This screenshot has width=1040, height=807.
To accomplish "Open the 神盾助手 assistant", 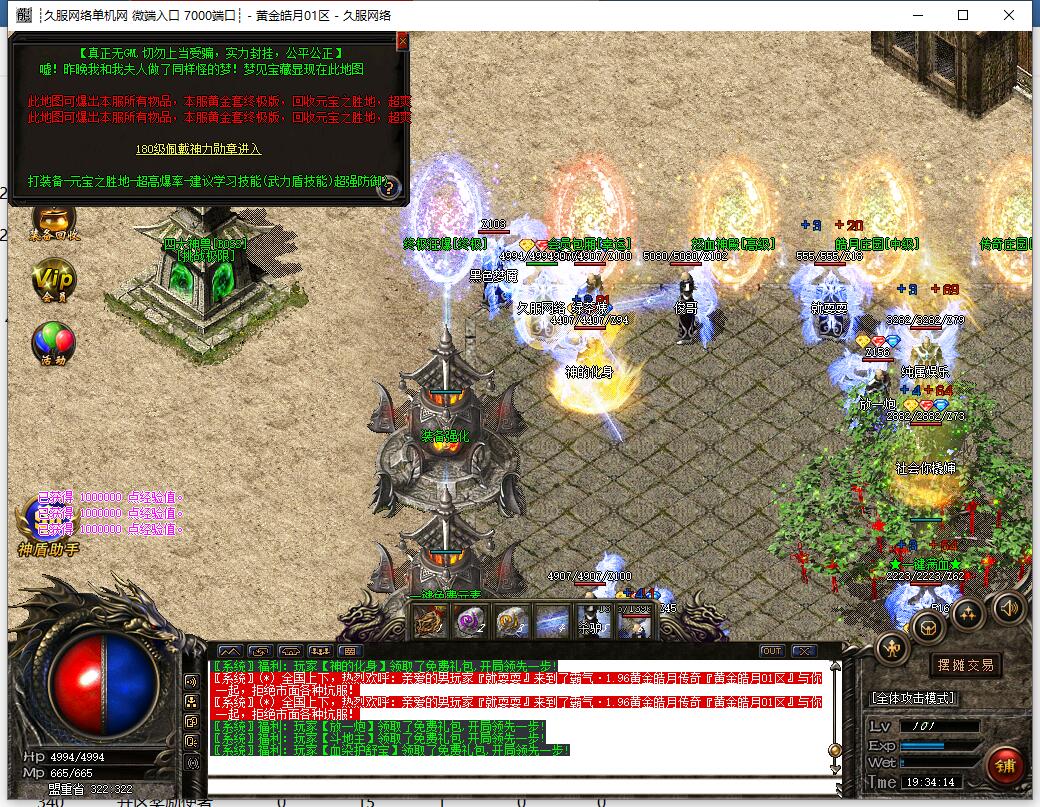I will pos(47,525).
